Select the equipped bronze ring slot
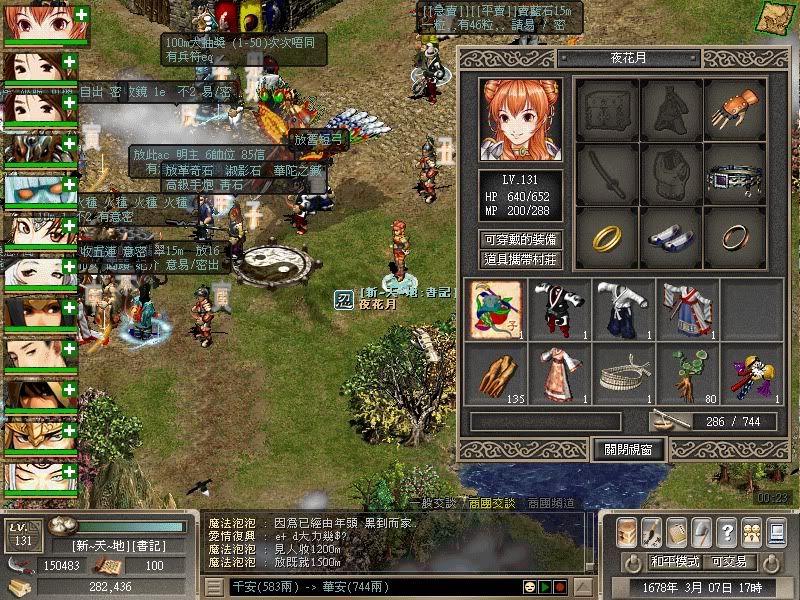Screen dimensions: 800x600 coord(733,238)
